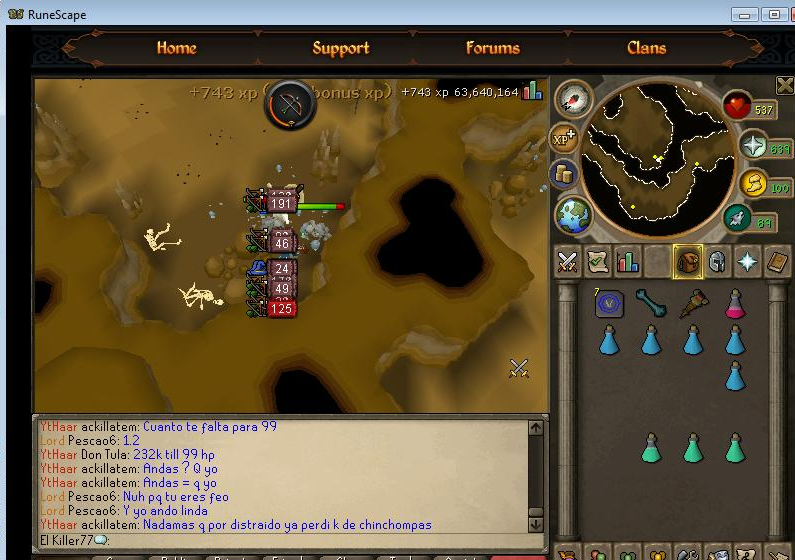
Task: Switch to the crossed swords combat tab
Action: (x=567, y=261)
